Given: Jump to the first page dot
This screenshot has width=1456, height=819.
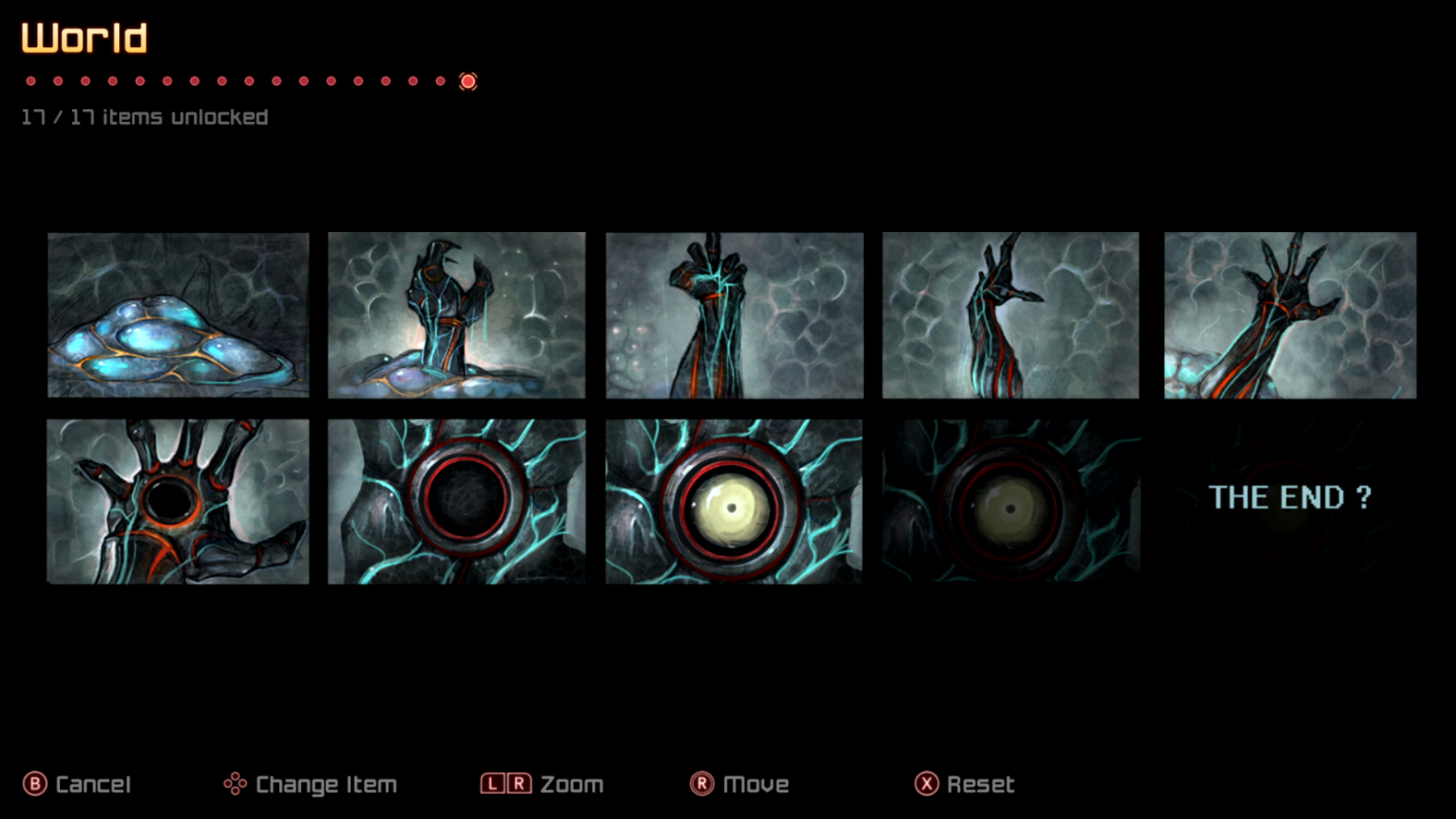Looking at the screenshot, I should click(31, 81).
